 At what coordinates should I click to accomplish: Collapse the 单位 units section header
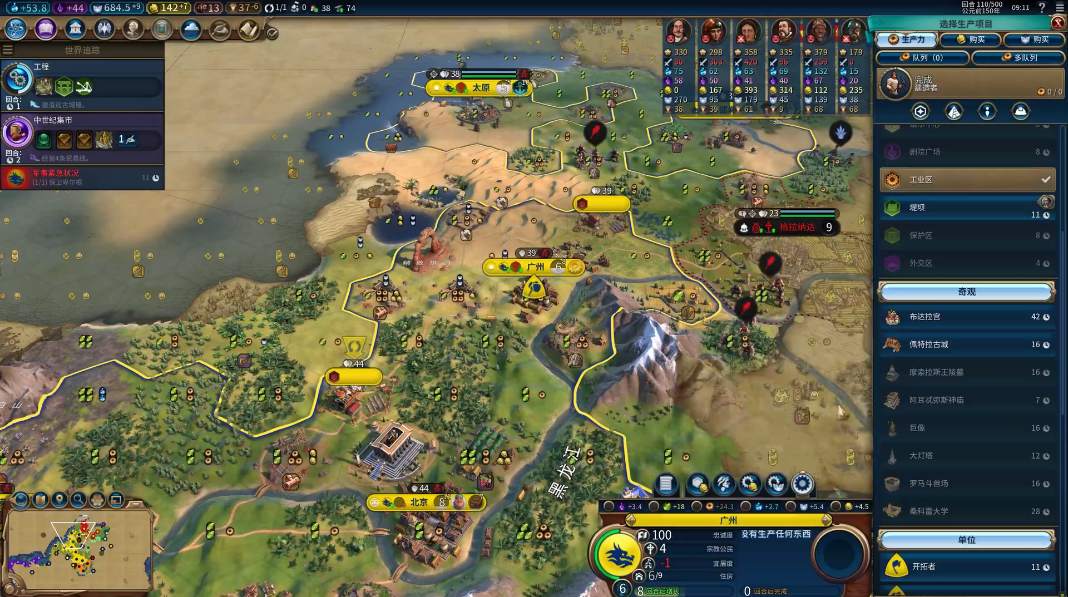click(x=966, y=540)
